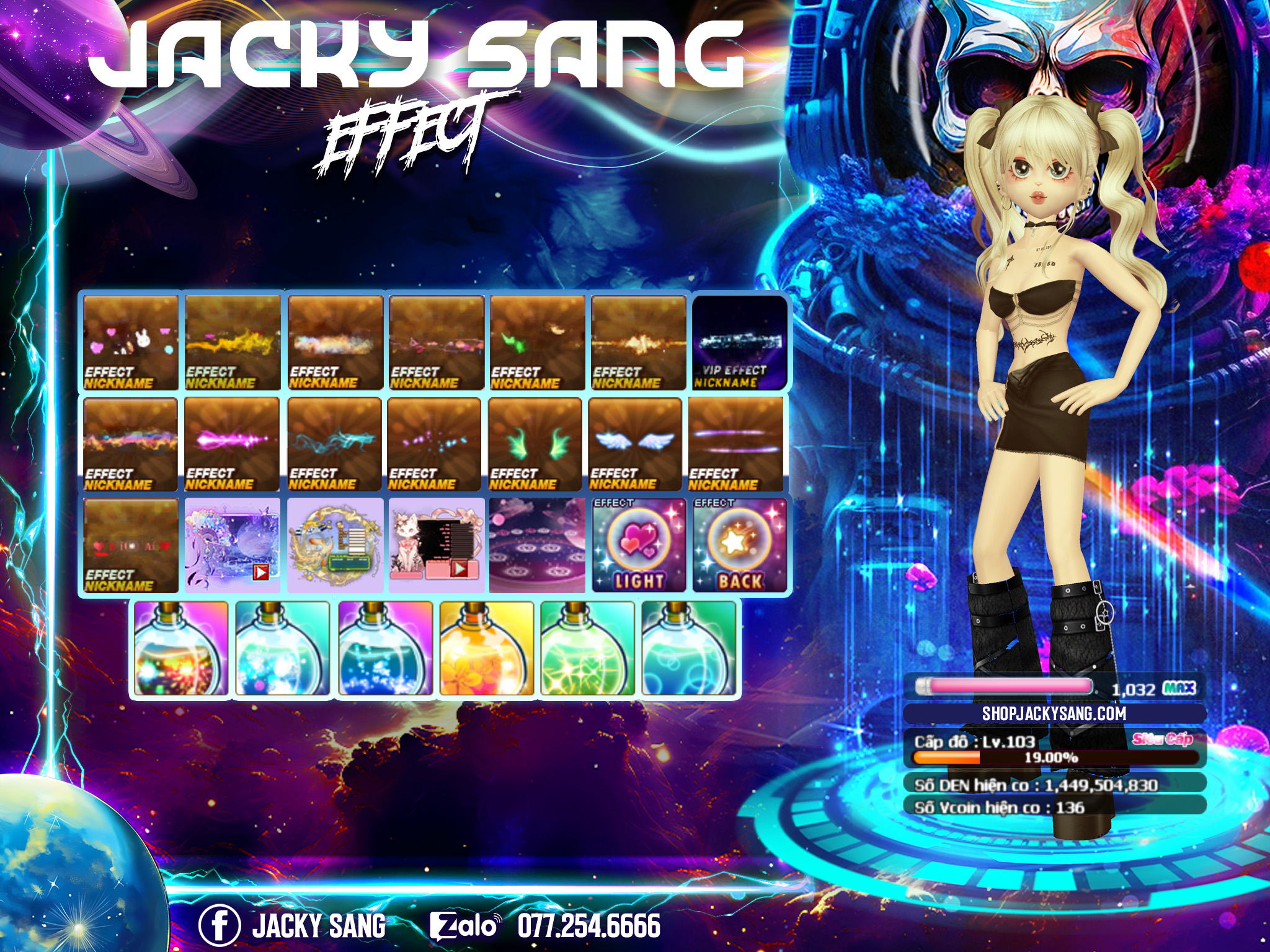
Task: Pick the green star potion bottle
Action: 587,649
